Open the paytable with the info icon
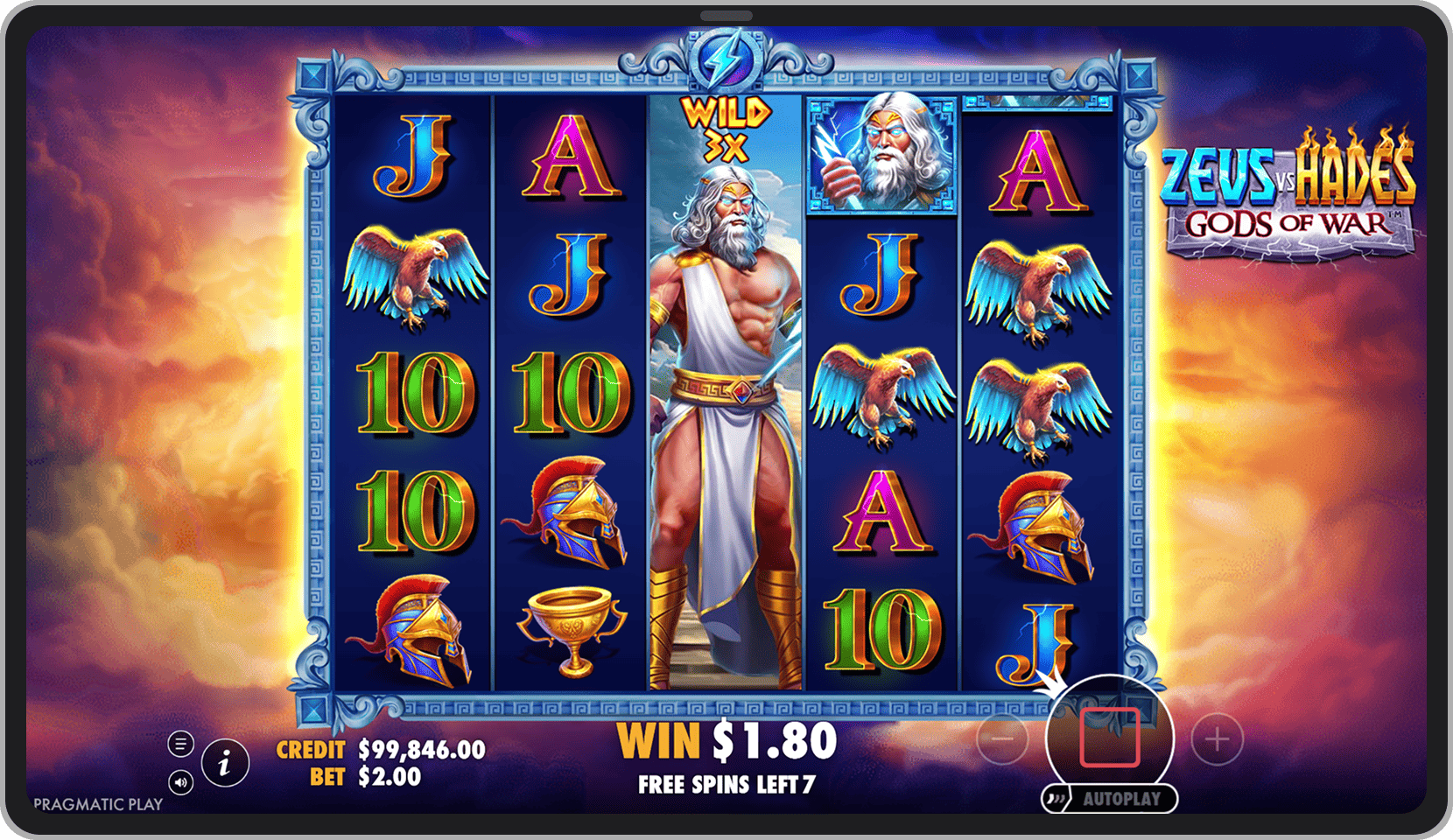 click(x=222, y=763)
